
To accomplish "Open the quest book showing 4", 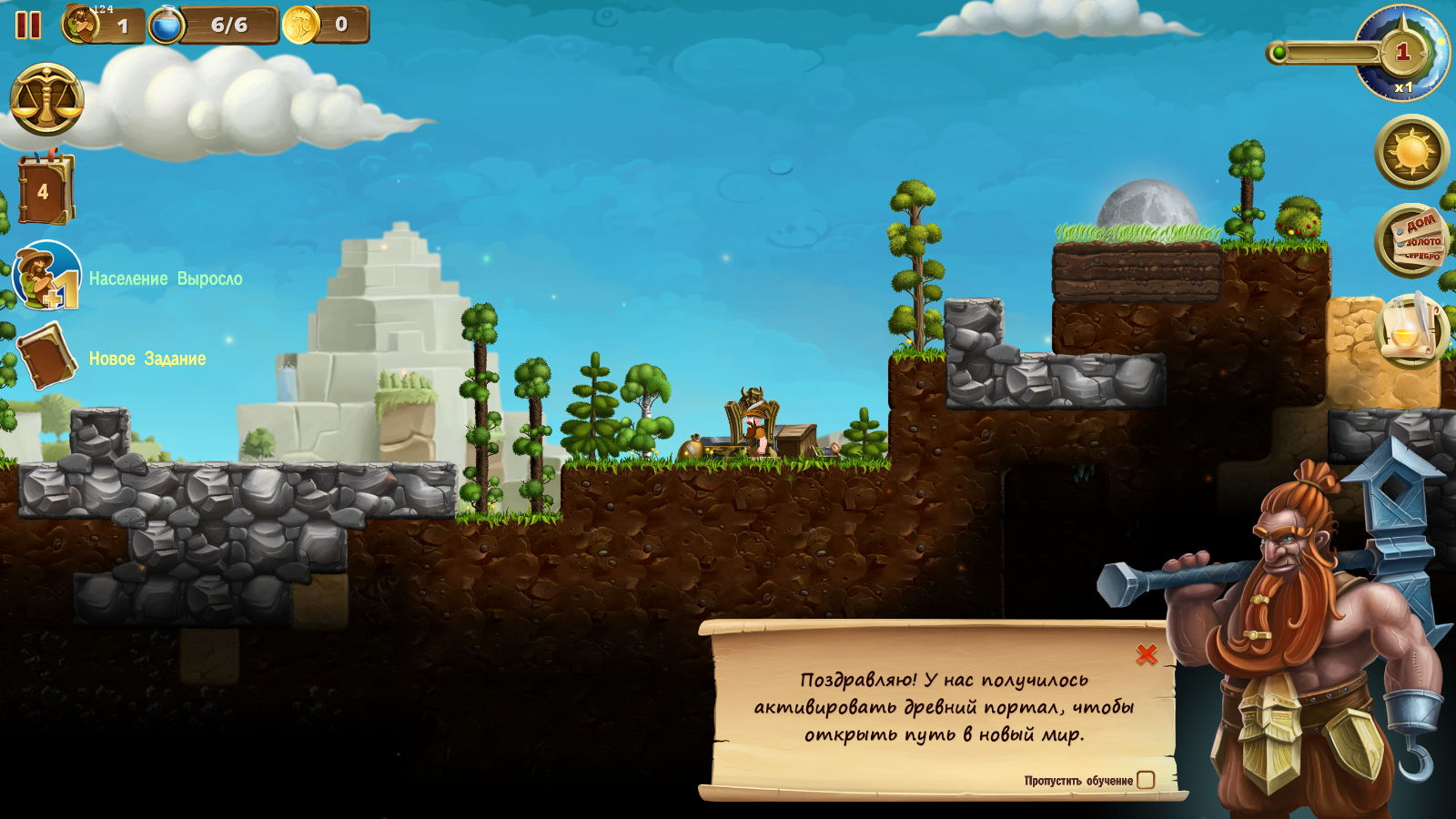I will [x=44, y=189].
